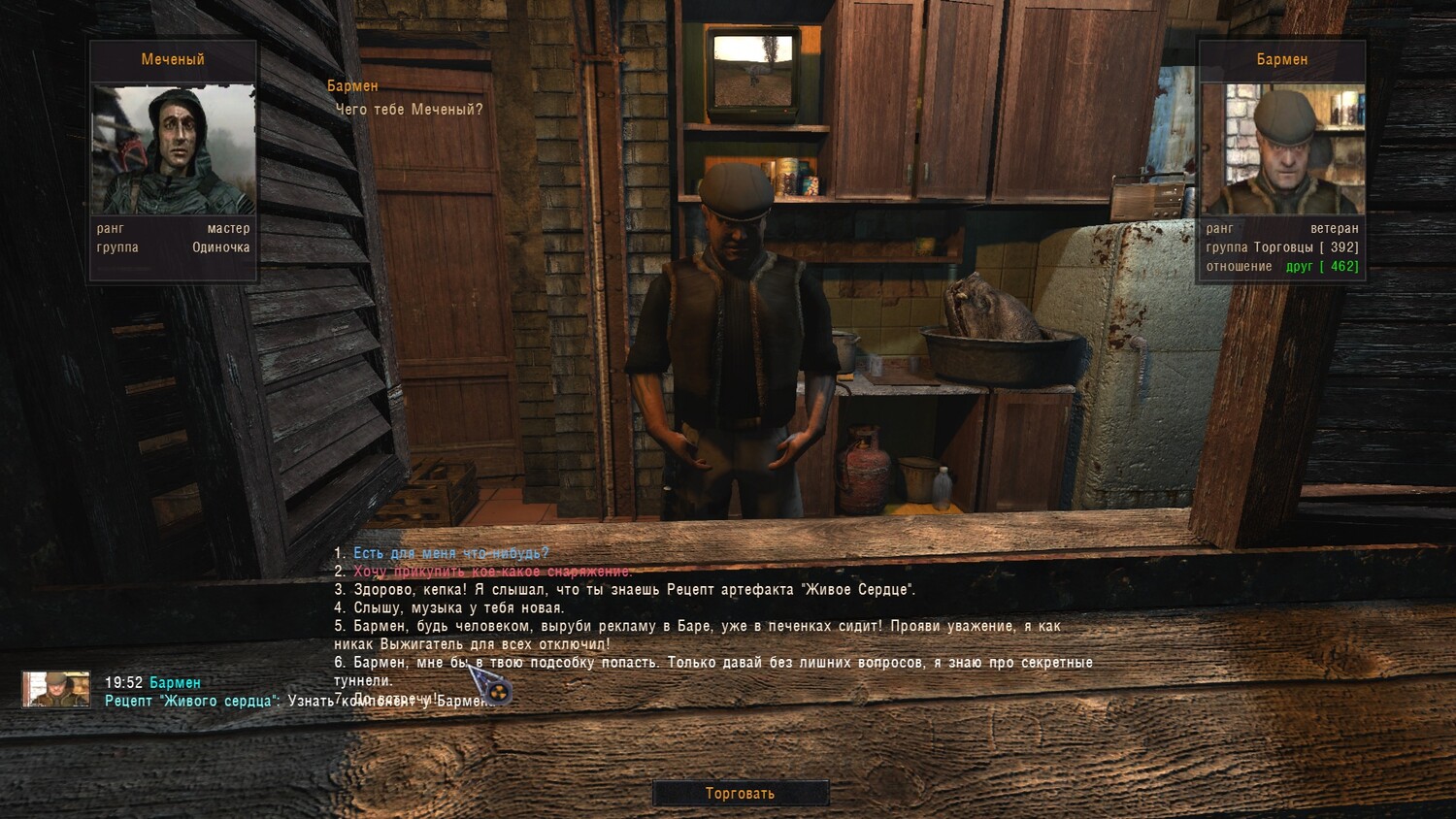Select the reply "Есть для меня что-нибудь?"
This screenshot has width=1456, height=819.
pyautogui.click(x=450, y=553)
